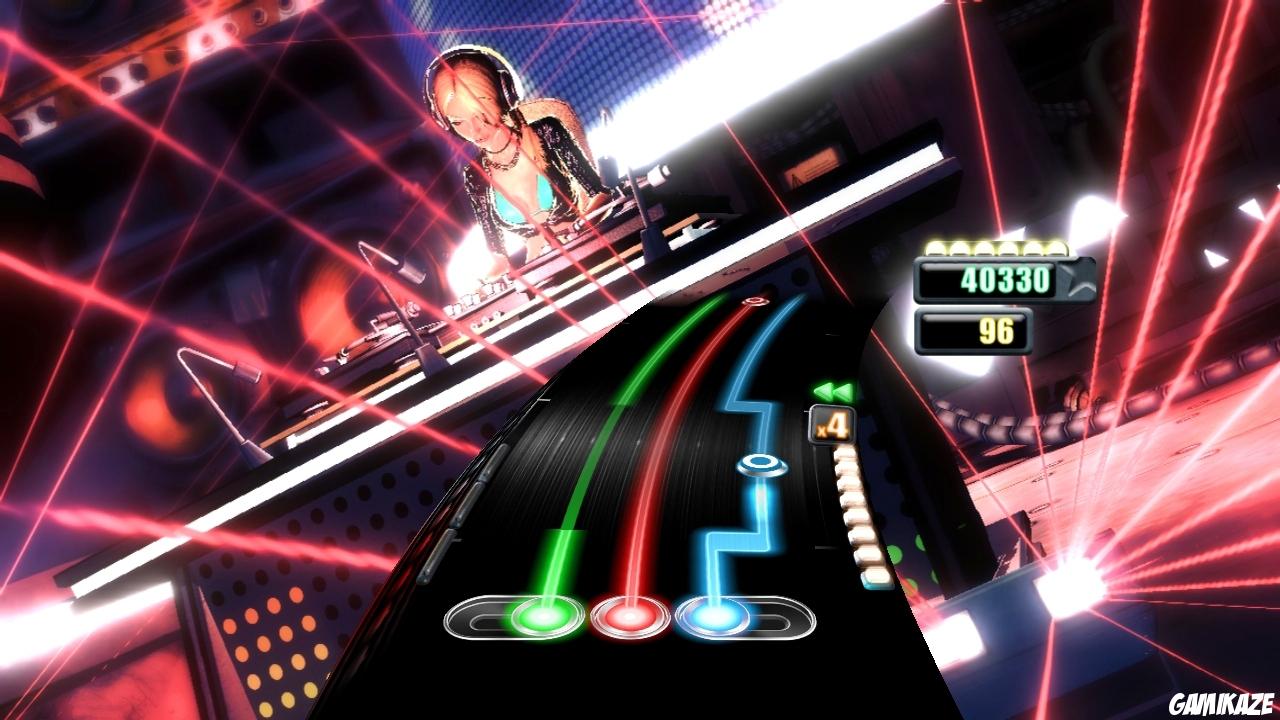Select the blue note gem mid-lane

(760, 462)
